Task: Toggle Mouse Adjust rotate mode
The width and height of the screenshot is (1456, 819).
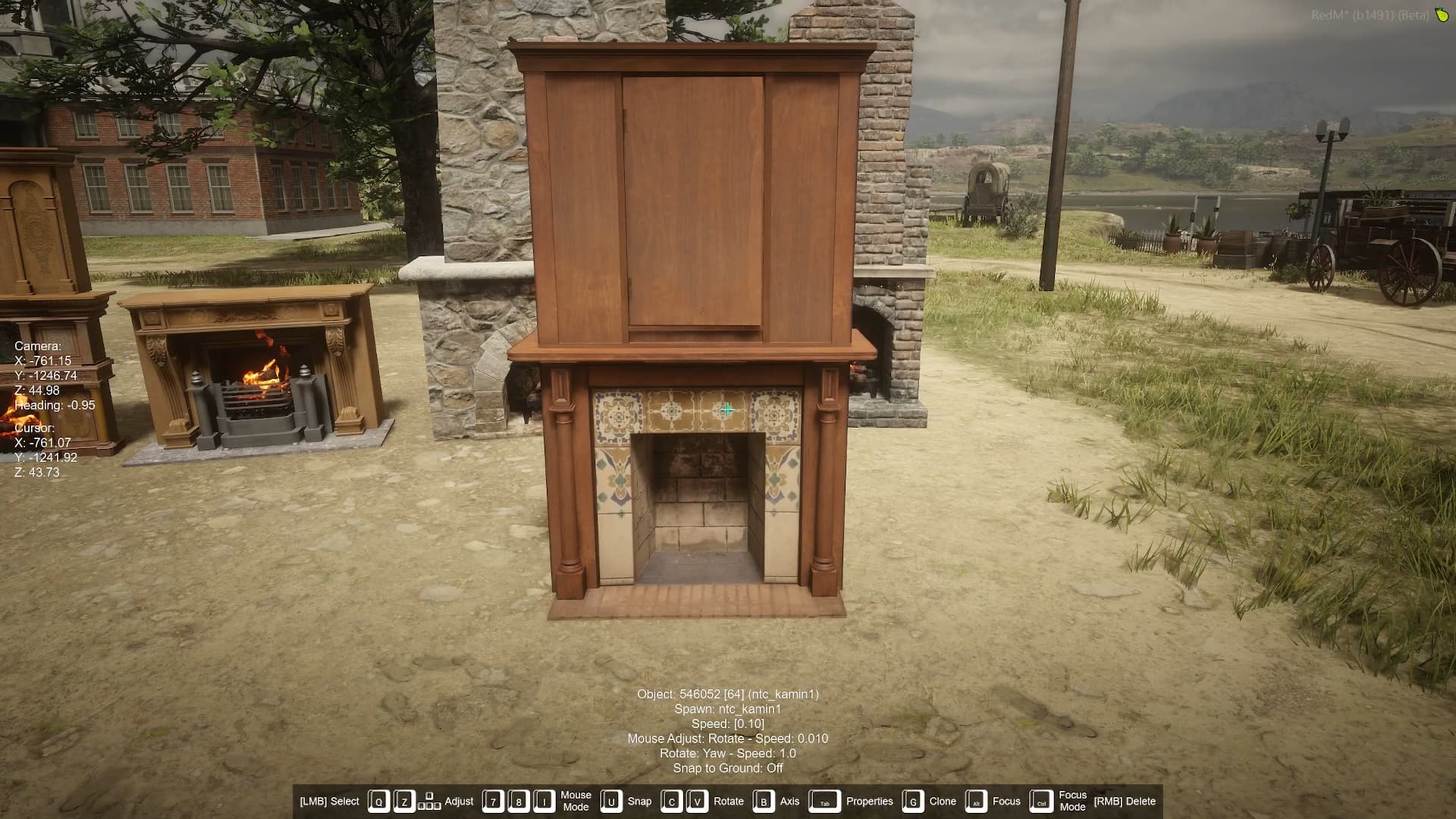Action: point(730,738)
